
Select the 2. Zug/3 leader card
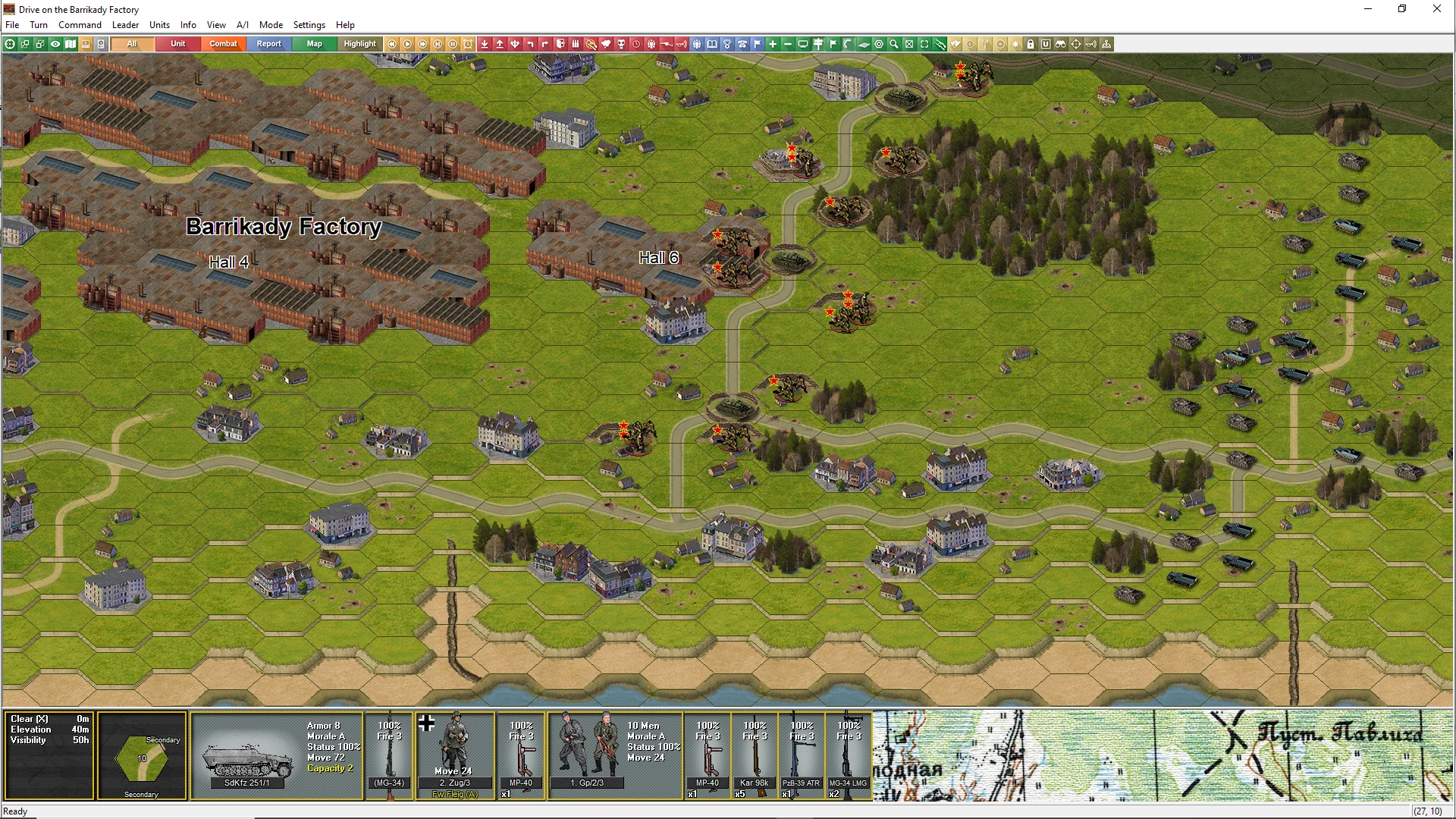[x=455, y=755]
